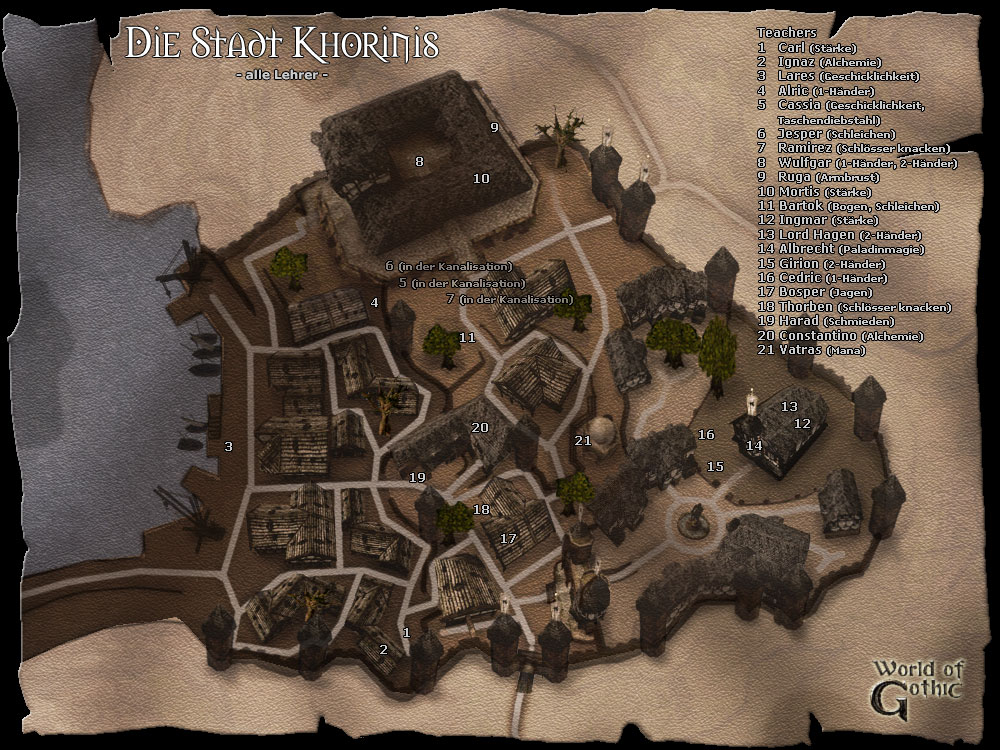The height and width of the screenshot is (750, 1000).
Task: Select map marker 8 on the large barracks
Action: tap(420, 161)
